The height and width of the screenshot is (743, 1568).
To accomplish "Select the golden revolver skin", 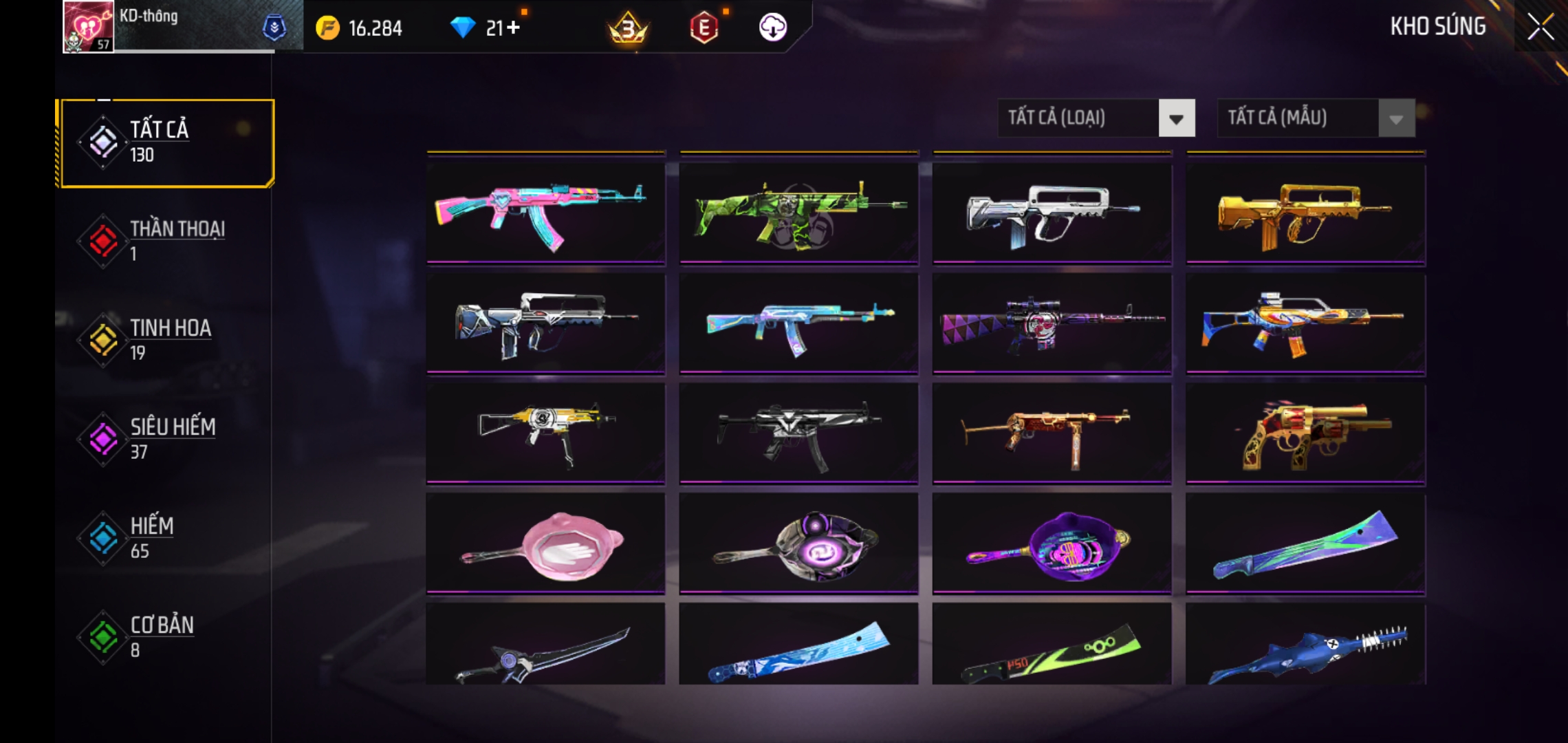I will pos(1305,433).
